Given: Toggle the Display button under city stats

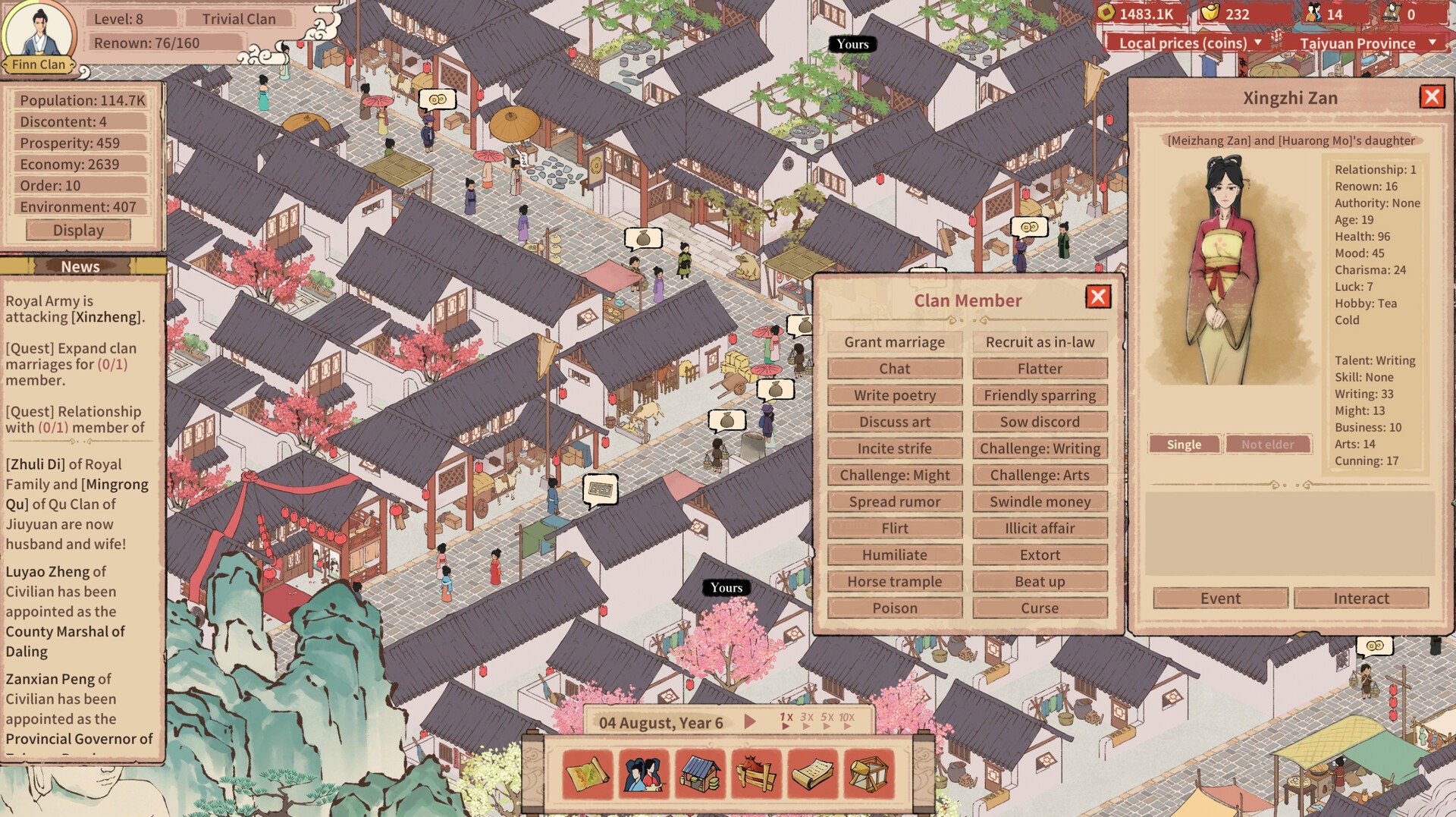Looking at the screenshot, I should 78,230.
